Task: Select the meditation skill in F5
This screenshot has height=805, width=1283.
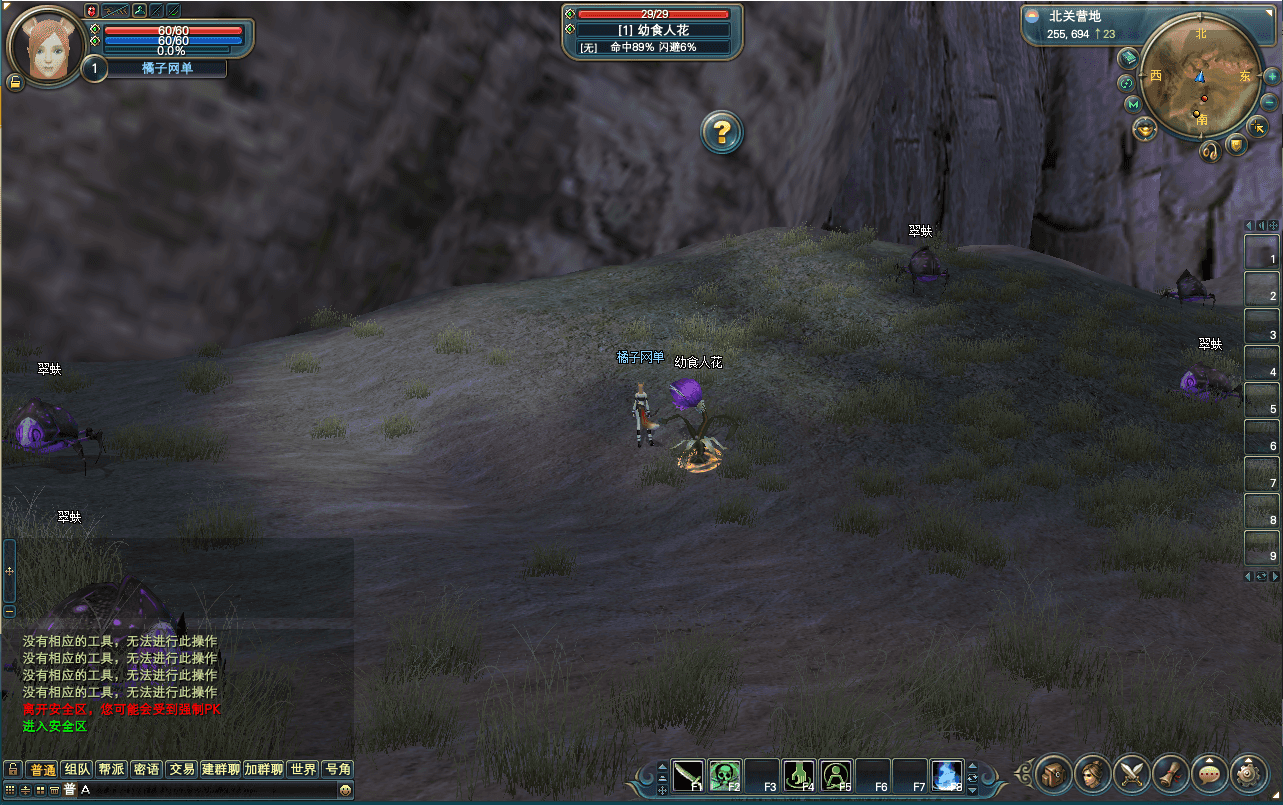Action: [x=836, y=776]
